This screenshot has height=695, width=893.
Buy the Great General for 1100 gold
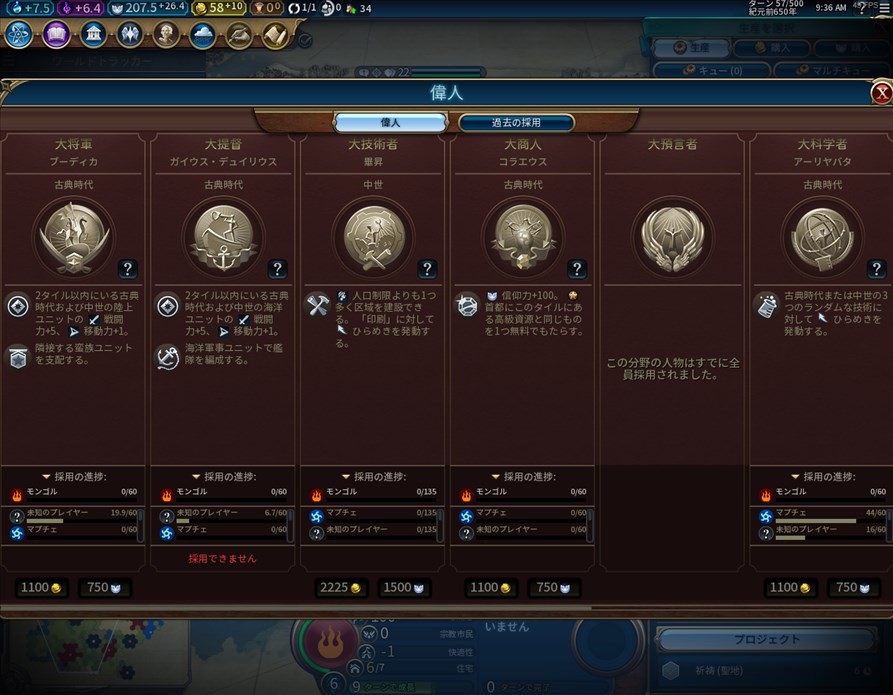(x=41, y=587)
